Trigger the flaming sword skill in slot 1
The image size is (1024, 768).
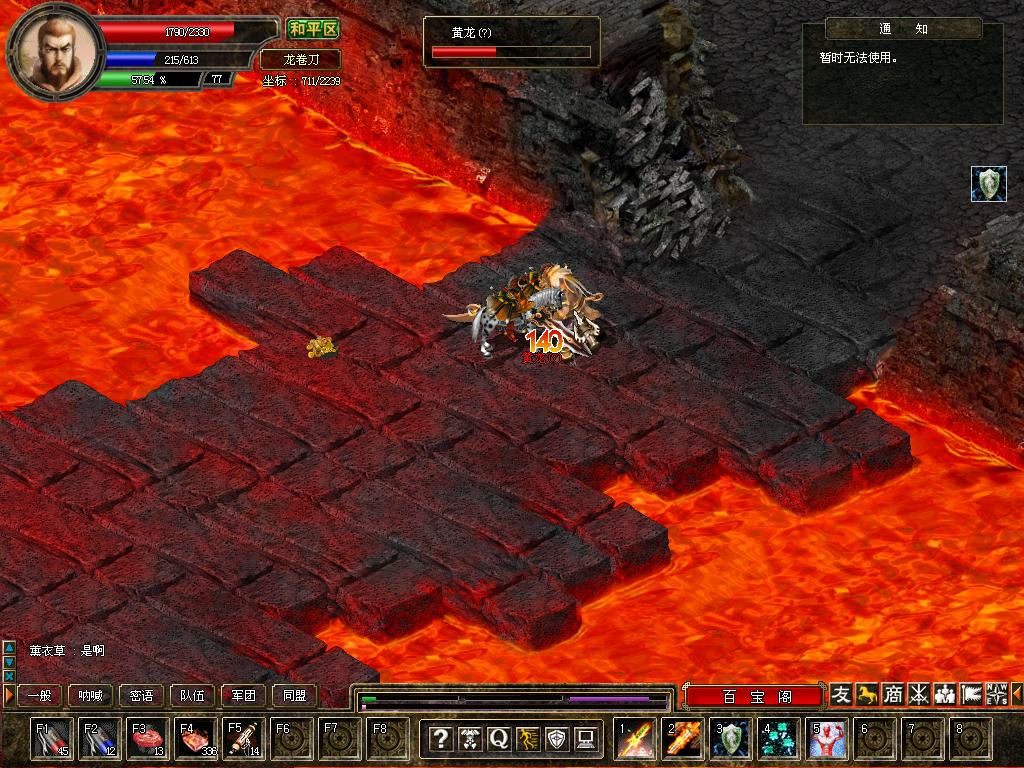click(635, 739)
